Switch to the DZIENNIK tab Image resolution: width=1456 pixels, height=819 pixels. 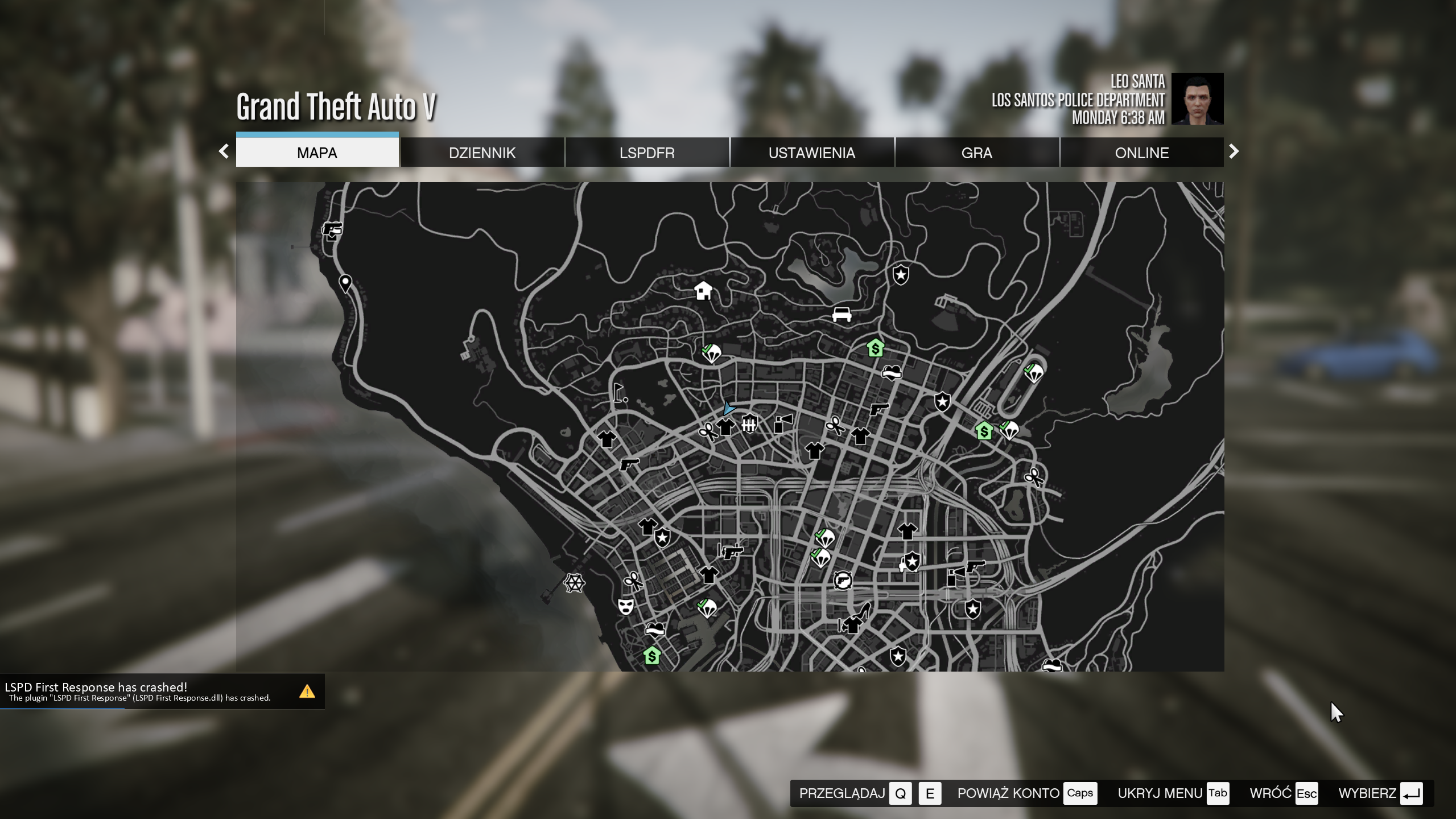click(482, 153)
